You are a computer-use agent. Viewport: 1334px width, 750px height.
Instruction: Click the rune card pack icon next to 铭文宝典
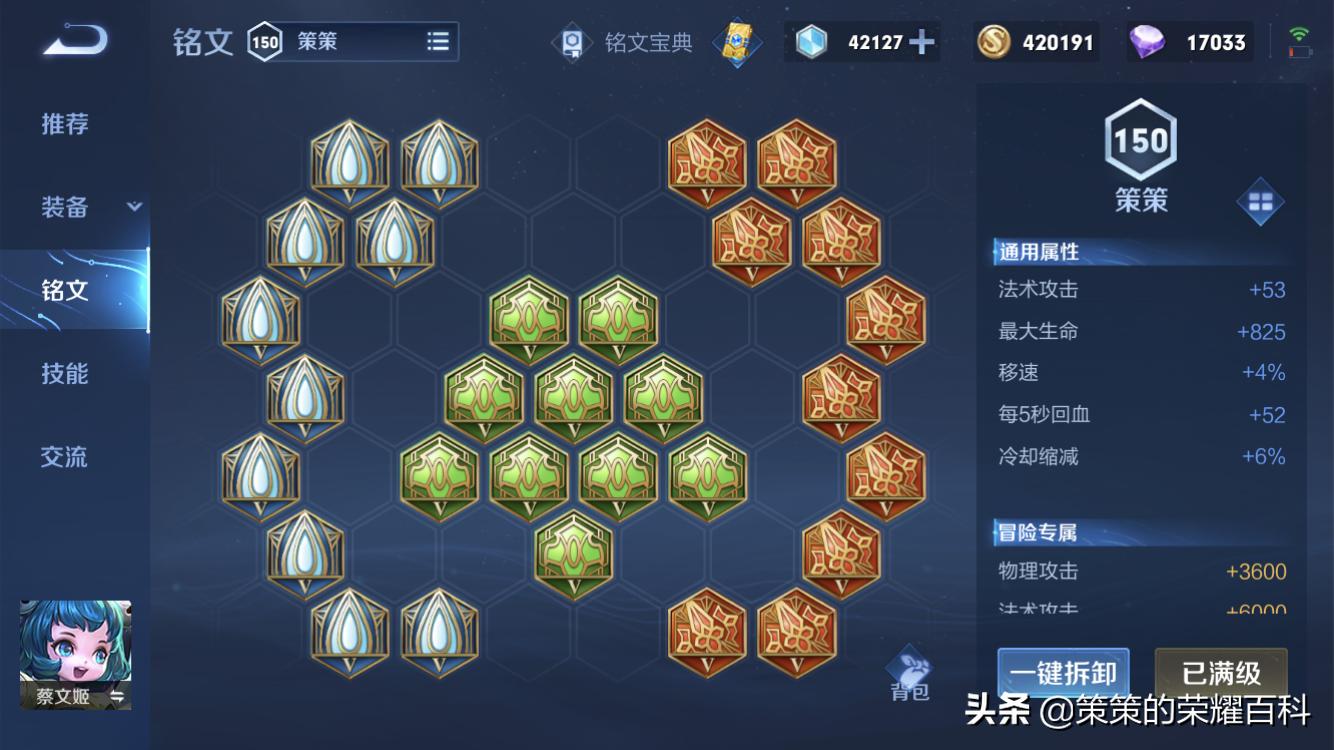tap(738, 42)
